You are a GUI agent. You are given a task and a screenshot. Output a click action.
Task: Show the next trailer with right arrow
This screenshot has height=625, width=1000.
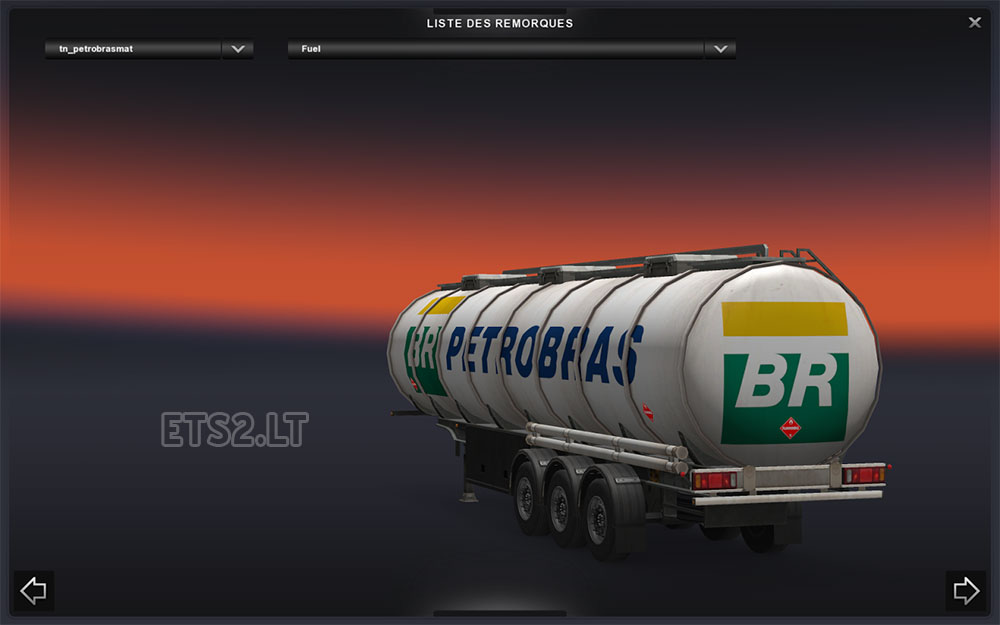pyautogui.click(x=966, y=590)
